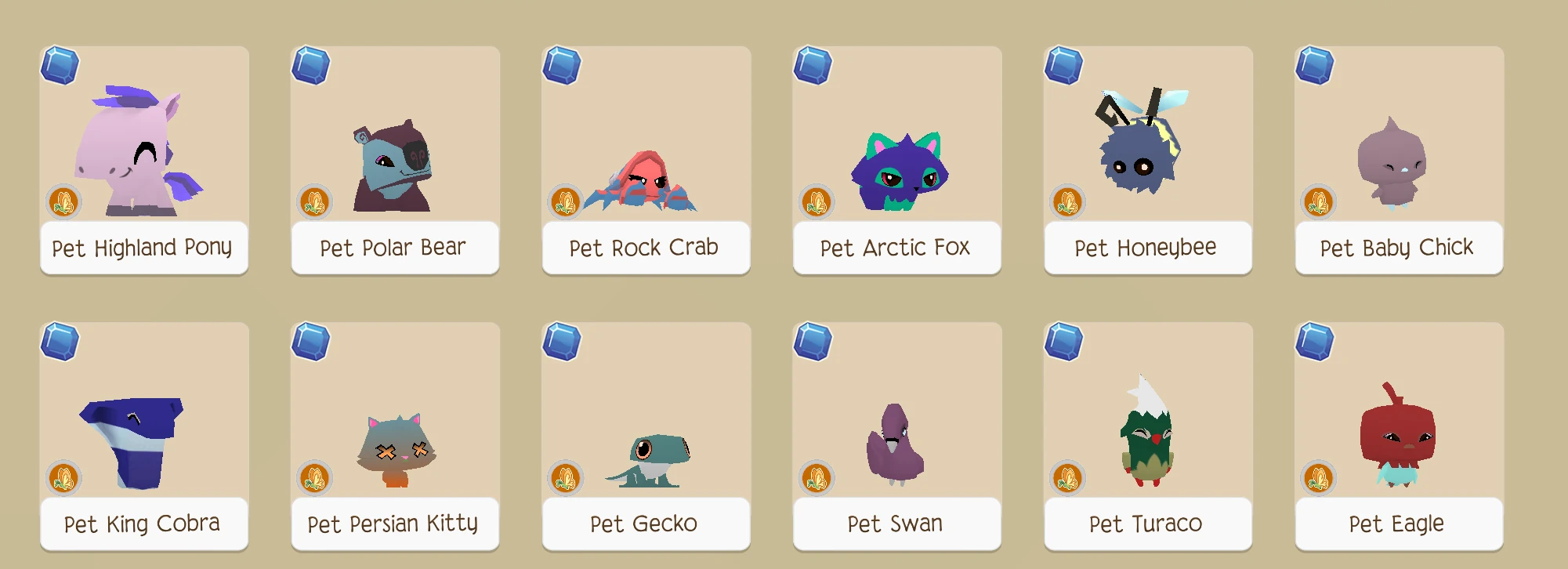Click the gem icon on Pet Rock Crab card

563,67
